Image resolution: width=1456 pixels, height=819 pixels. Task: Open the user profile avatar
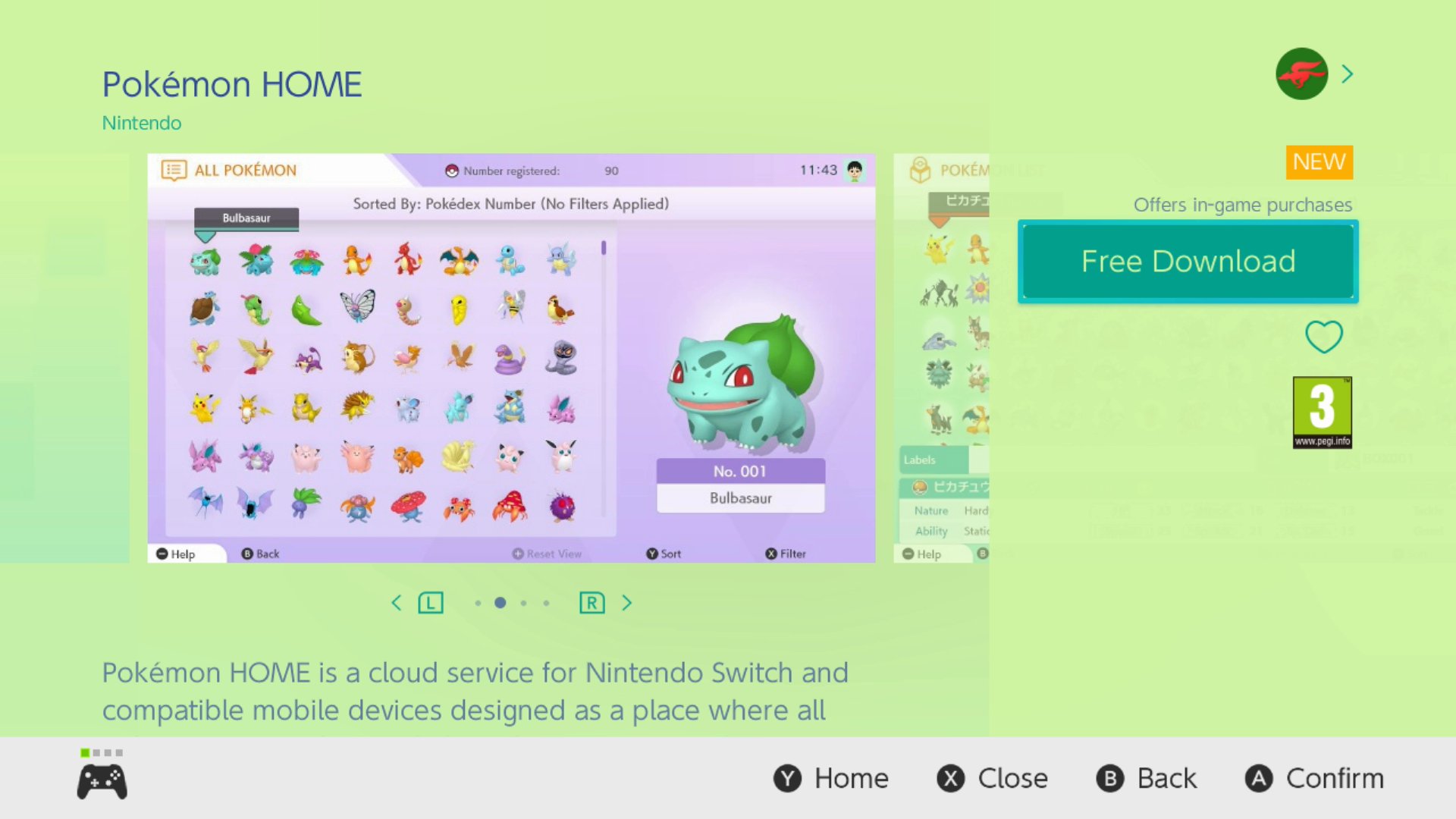(1301, 74)
